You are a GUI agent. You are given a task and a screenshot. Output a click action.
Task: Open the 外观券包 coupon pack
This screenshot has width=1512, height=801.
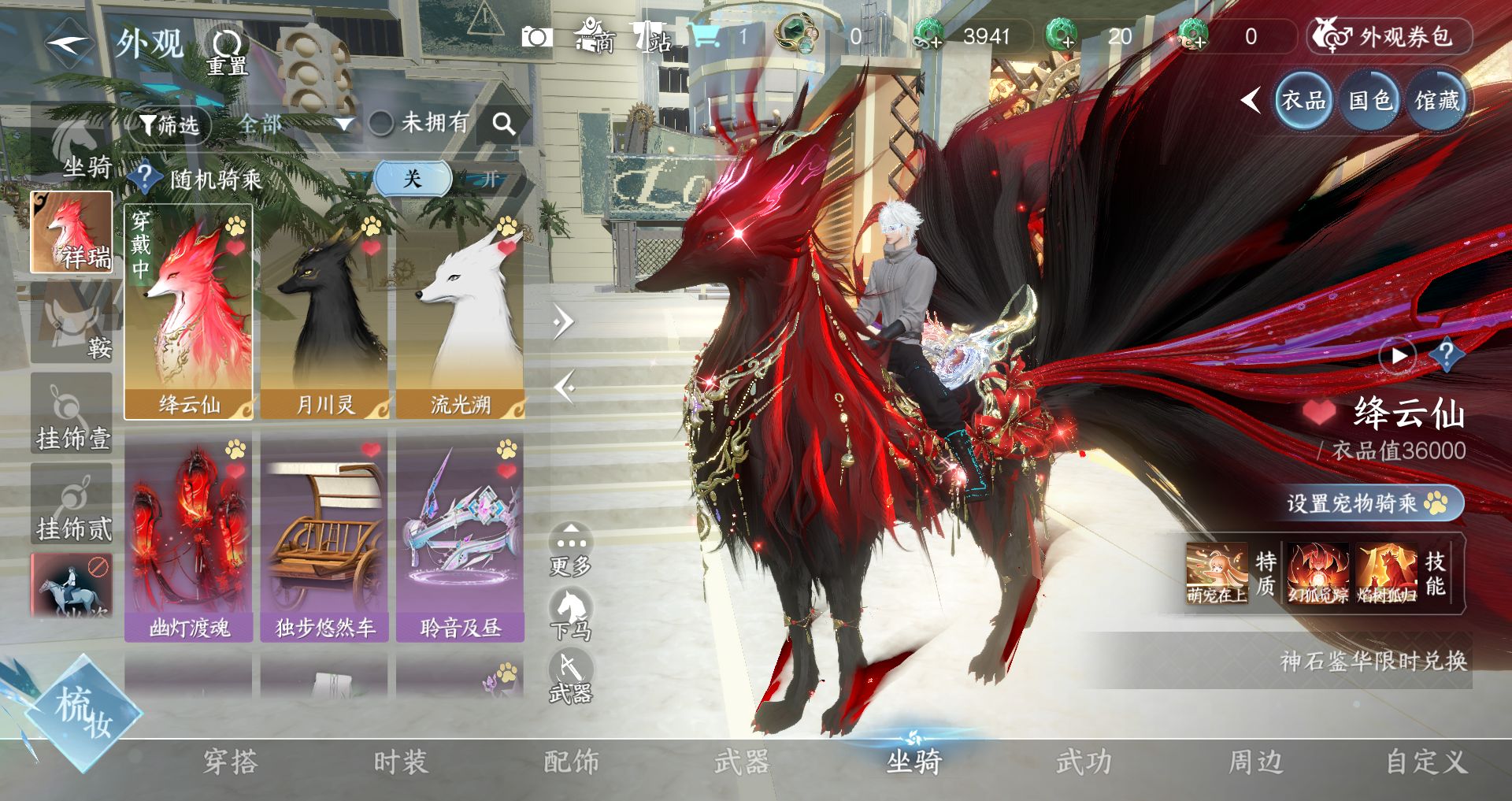[x=1390, y=37]
